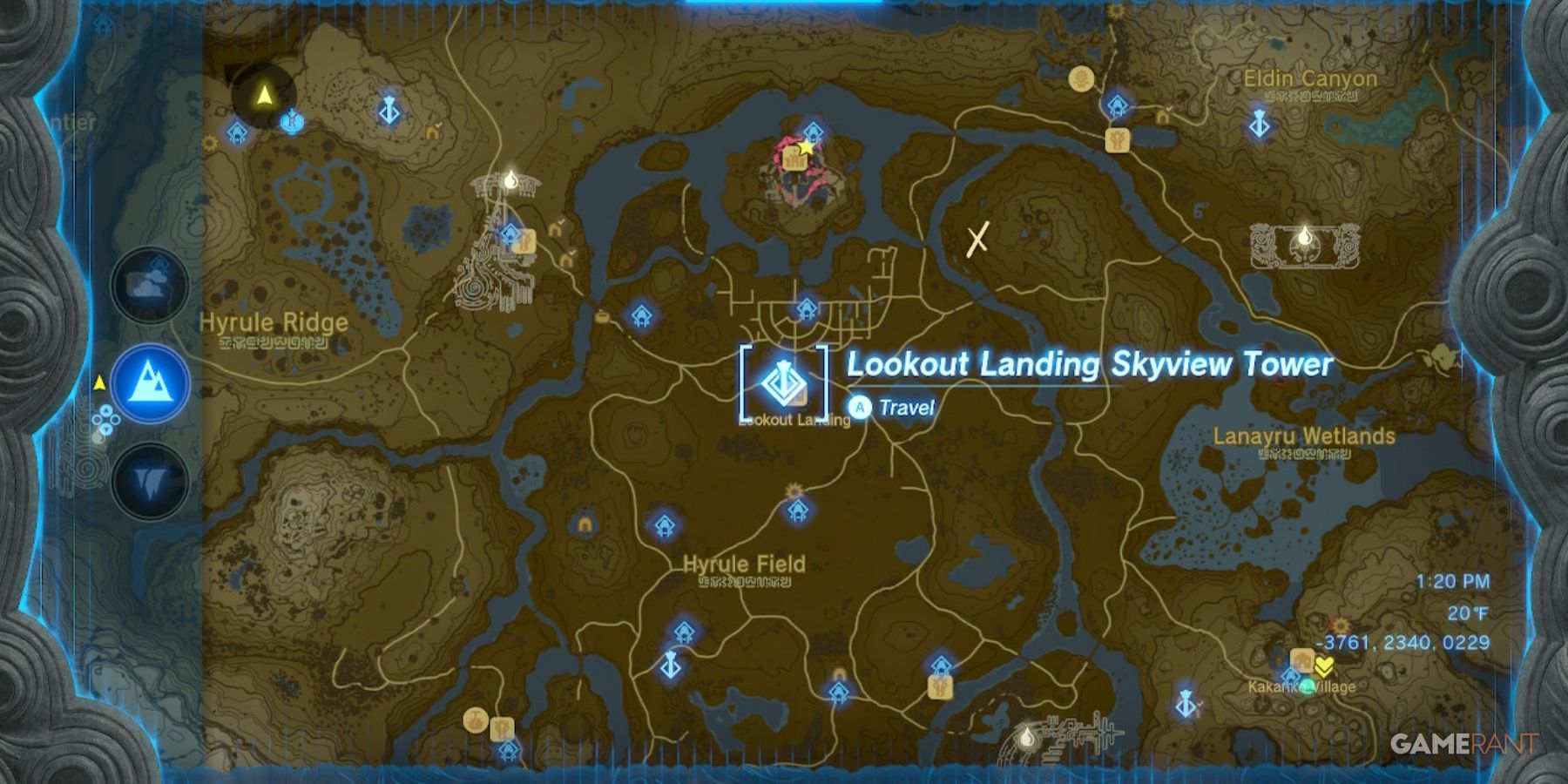This screenshot has width=1568, height=784.
Task: Click the stable icon south of Hyrule Field
Action: 941,688
